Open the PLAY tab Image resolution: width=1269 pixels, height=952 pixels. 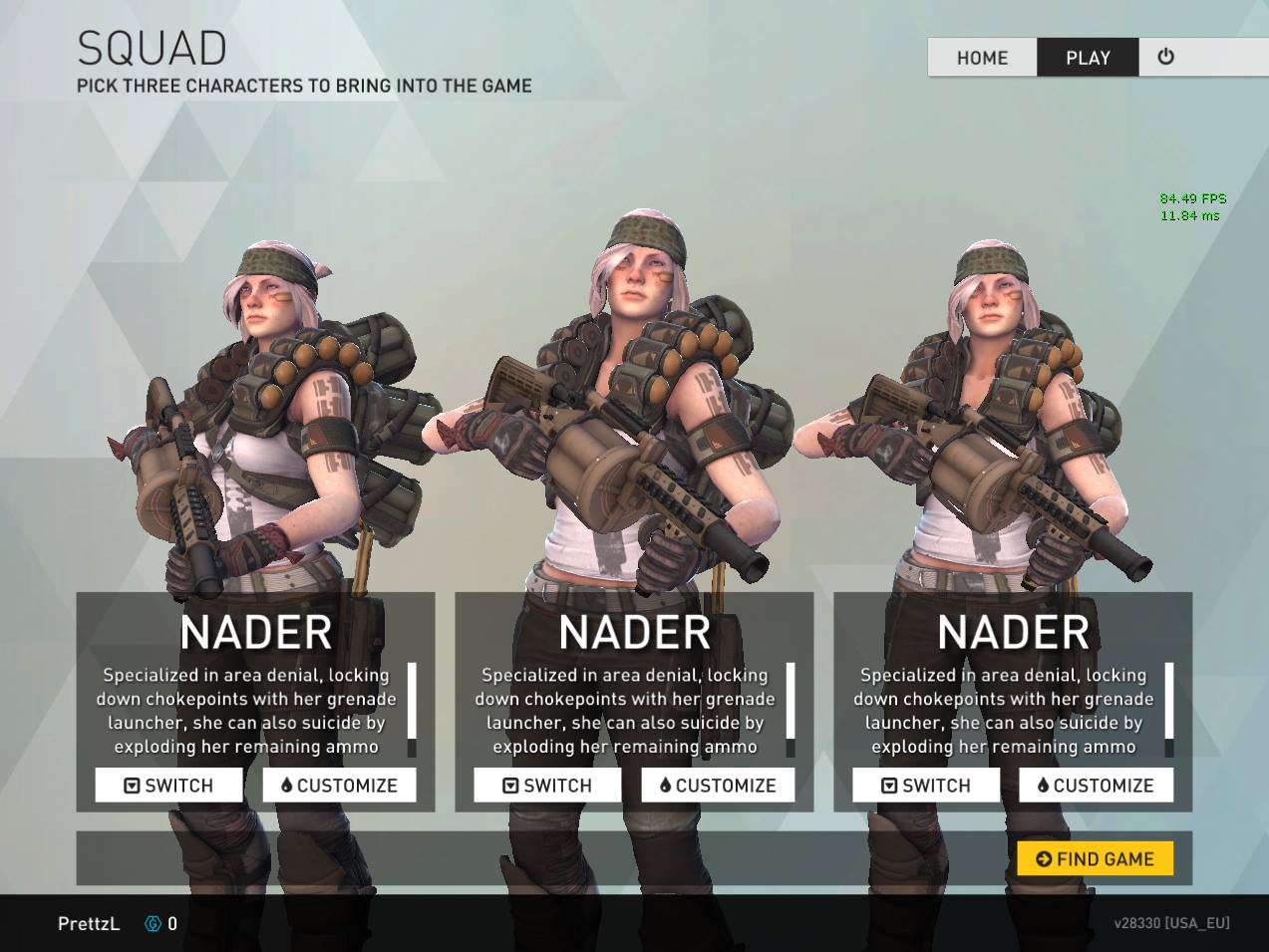1088,58
